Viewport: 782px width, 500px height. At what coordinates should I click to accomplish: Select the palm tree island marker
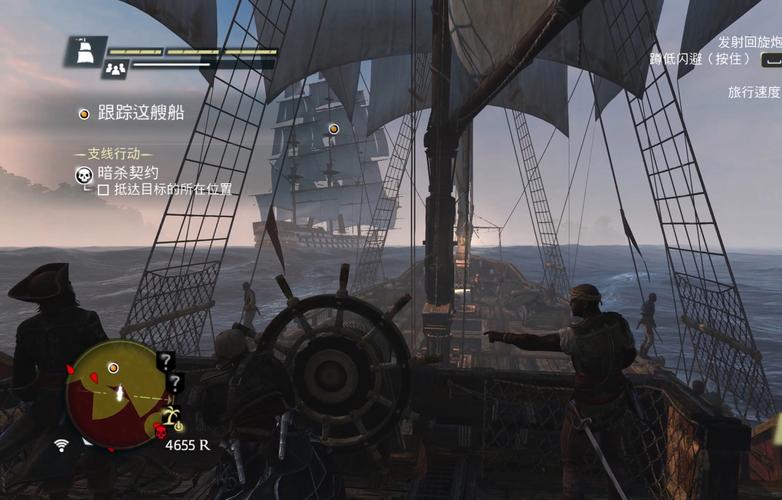coord(172,414)
